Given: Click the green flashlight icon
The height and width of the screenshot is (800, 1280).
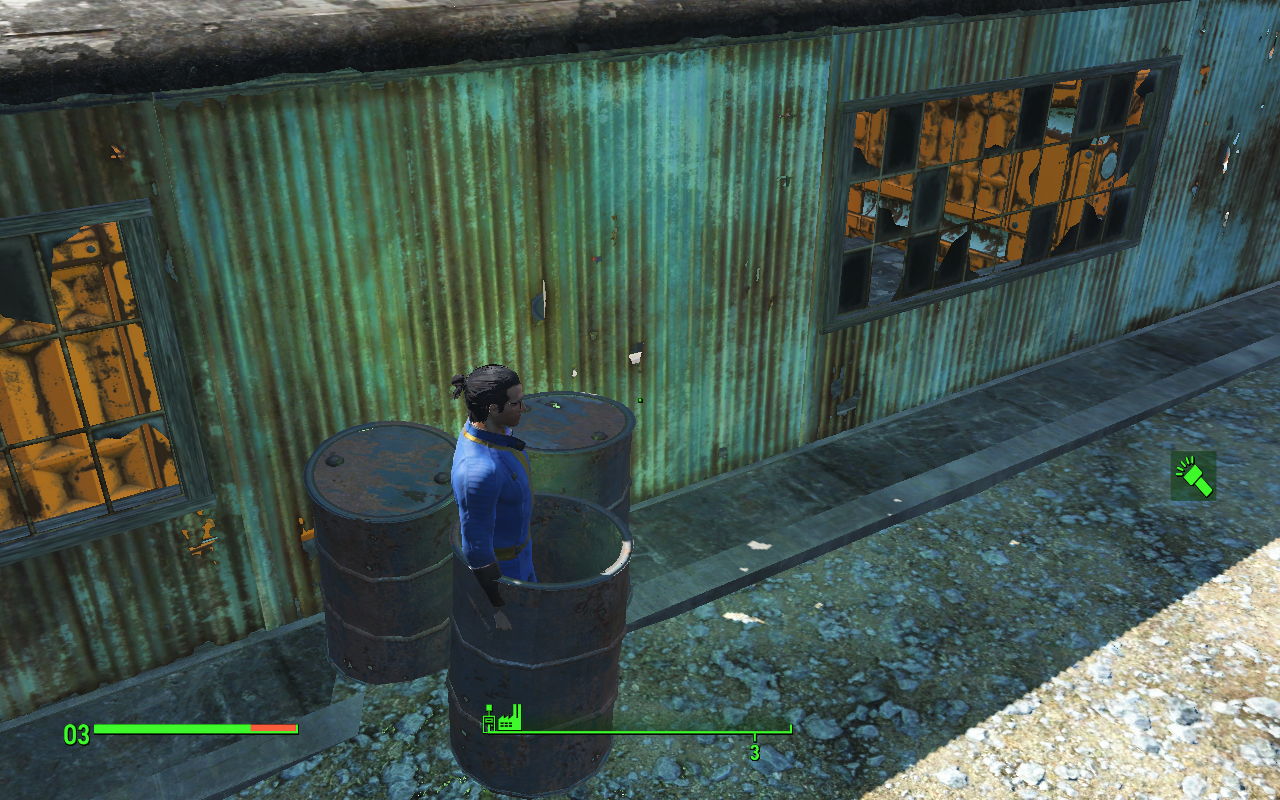Looking at the screenshot, I should tap(1194, 475).
